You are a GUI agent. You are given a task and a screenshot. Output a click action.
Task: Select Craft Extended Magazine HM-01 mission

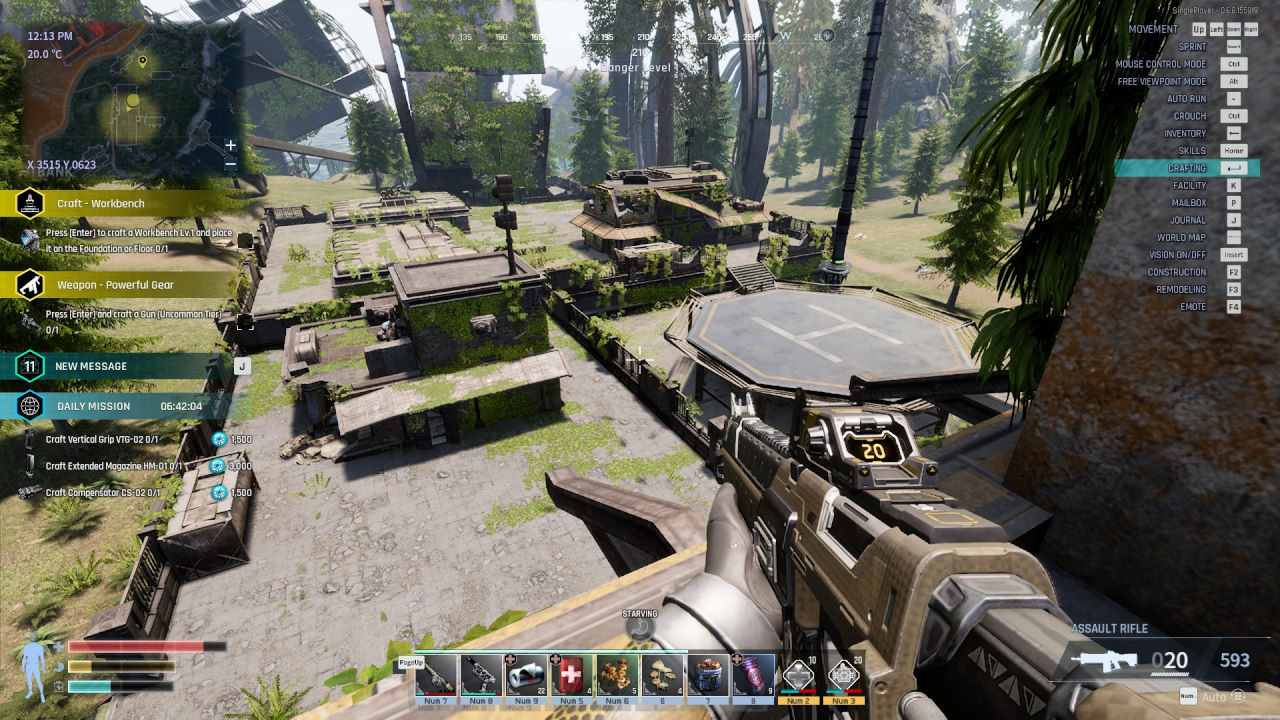(x=112, y=466)
